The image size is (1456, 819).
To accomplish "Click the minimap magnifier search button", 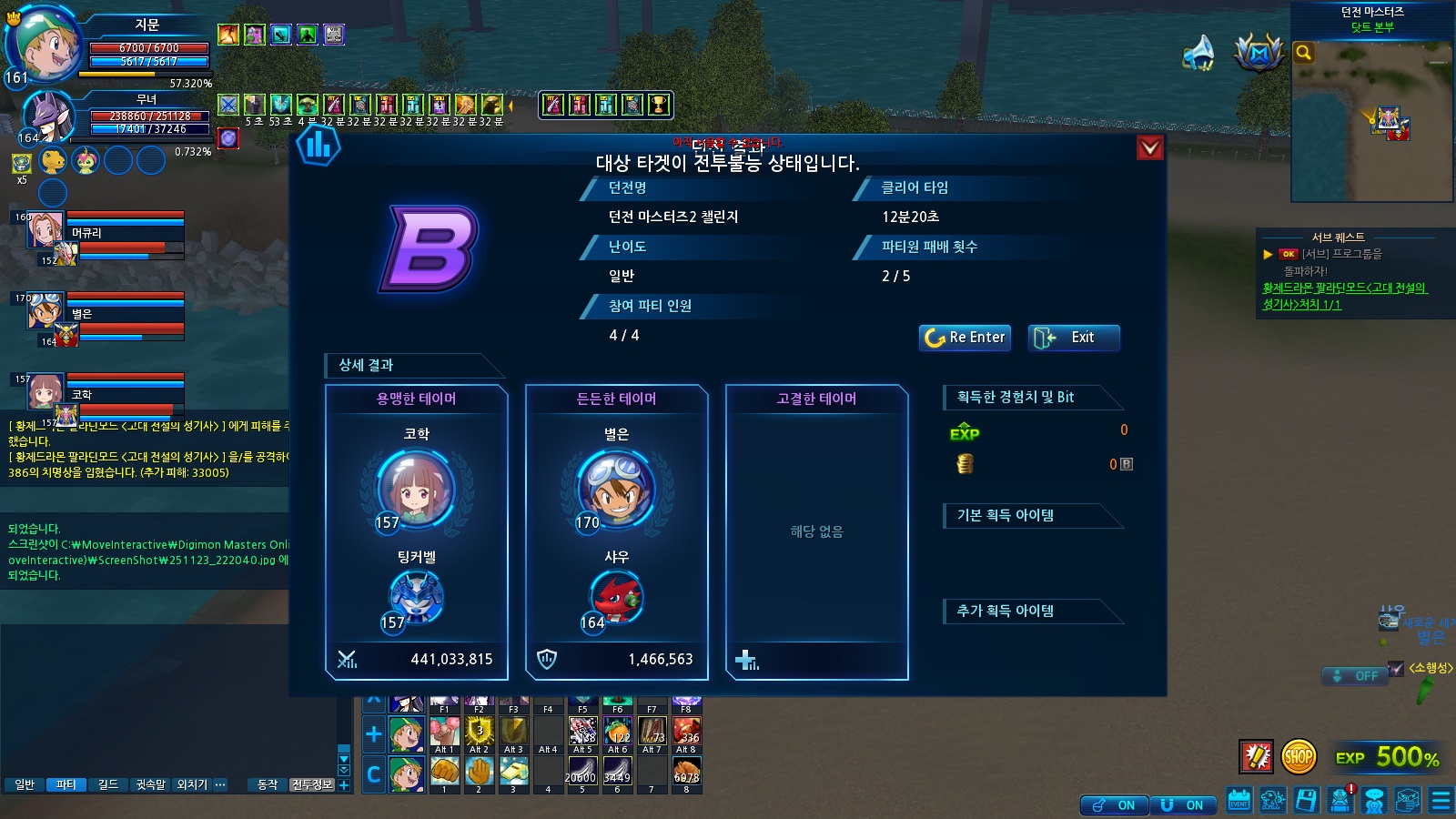I will tap(1304, 53).
